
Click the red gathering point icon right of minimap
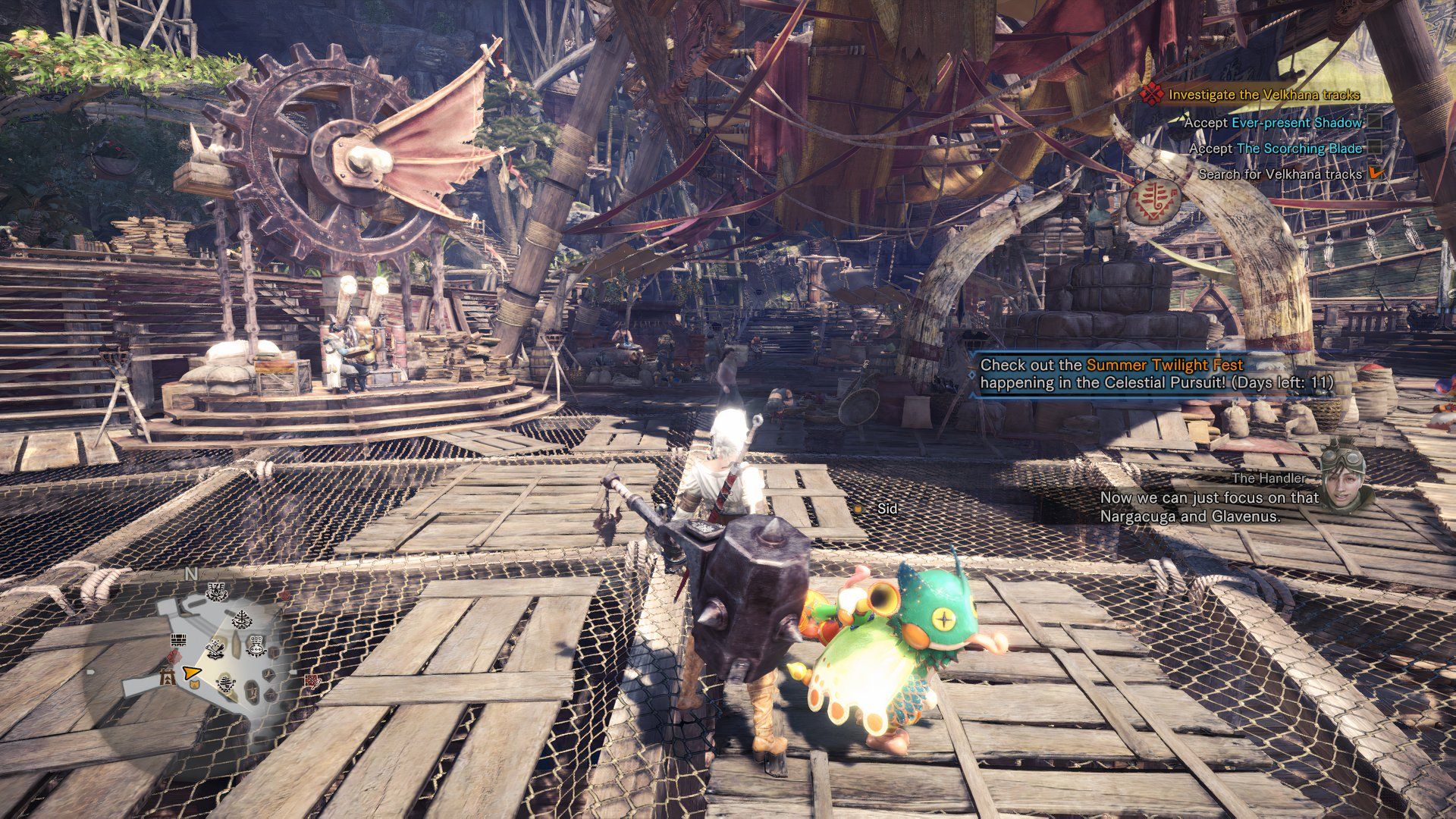coord(311,682)
